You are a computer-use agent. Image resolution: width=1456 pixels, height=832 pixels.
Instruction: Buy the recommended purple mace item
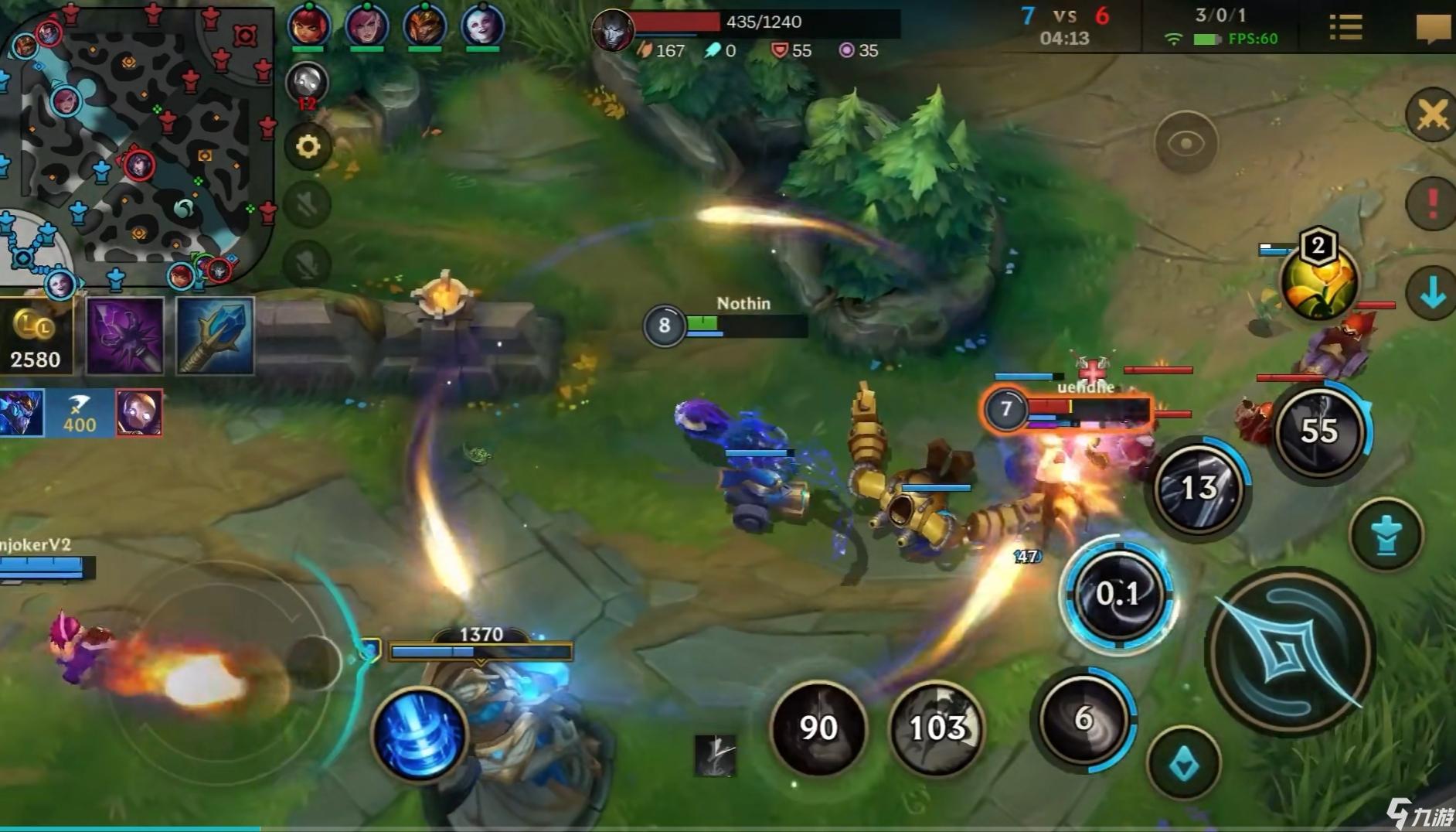pos(125,337)
